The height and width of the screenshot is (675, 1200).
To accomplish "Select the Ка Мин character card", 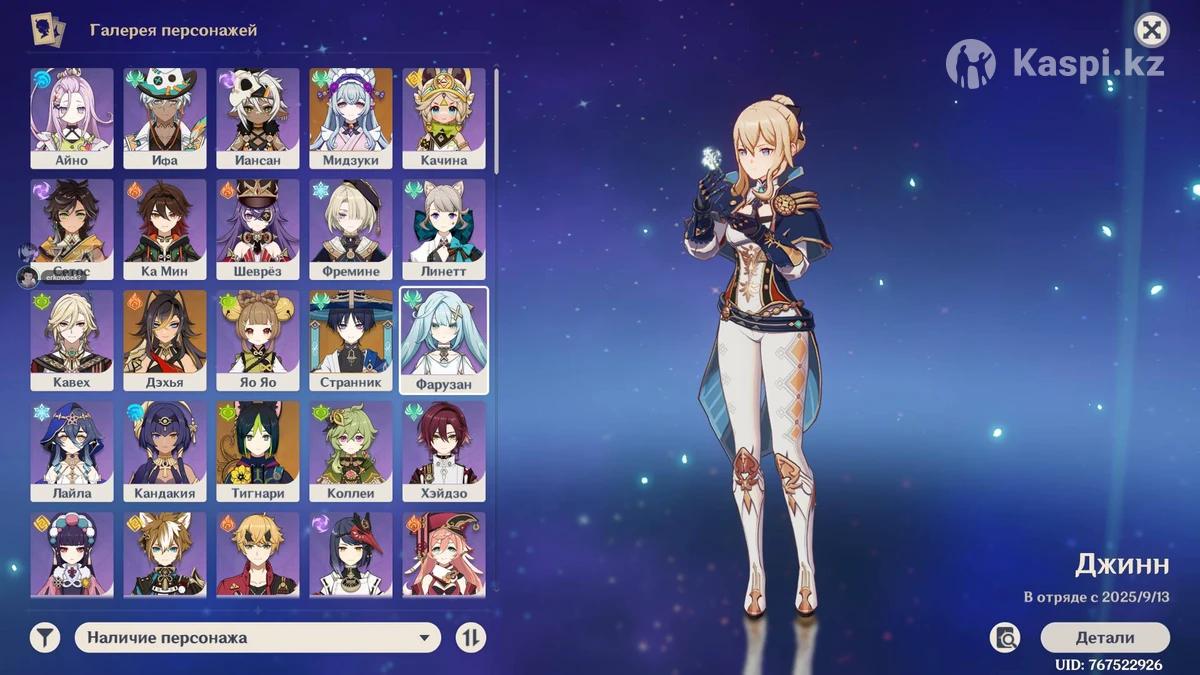I will [165, 229].
